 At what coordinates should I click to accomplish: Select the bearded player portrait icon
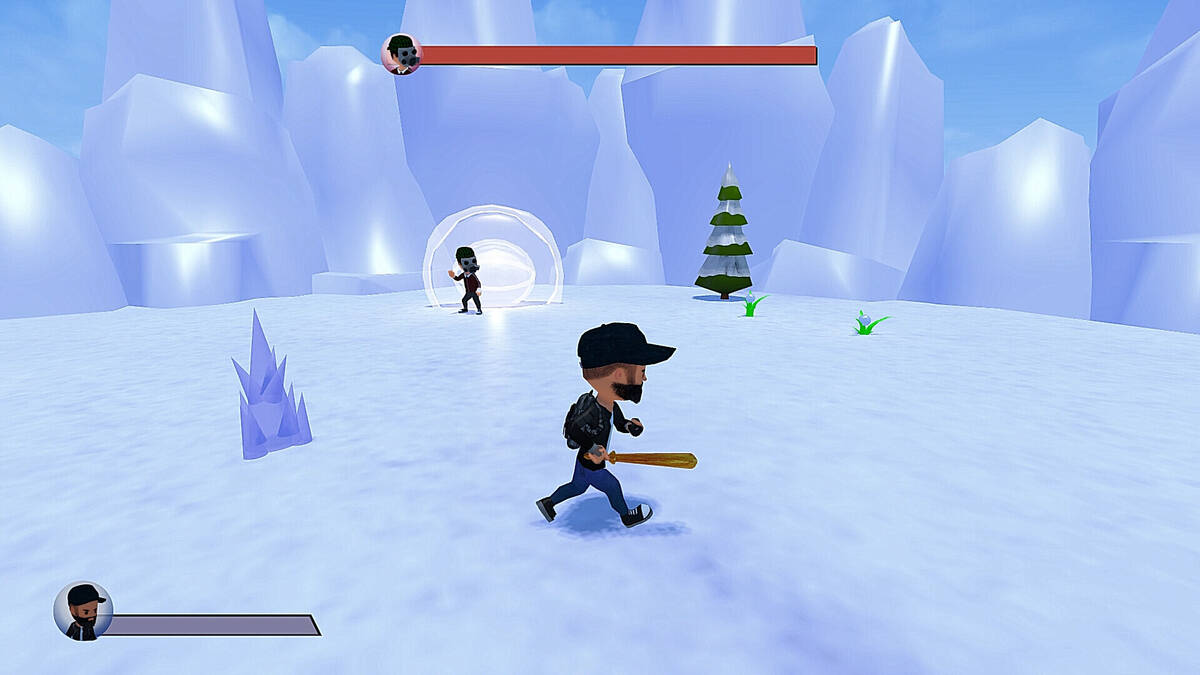pyautogui.click(x=83, y=611)
